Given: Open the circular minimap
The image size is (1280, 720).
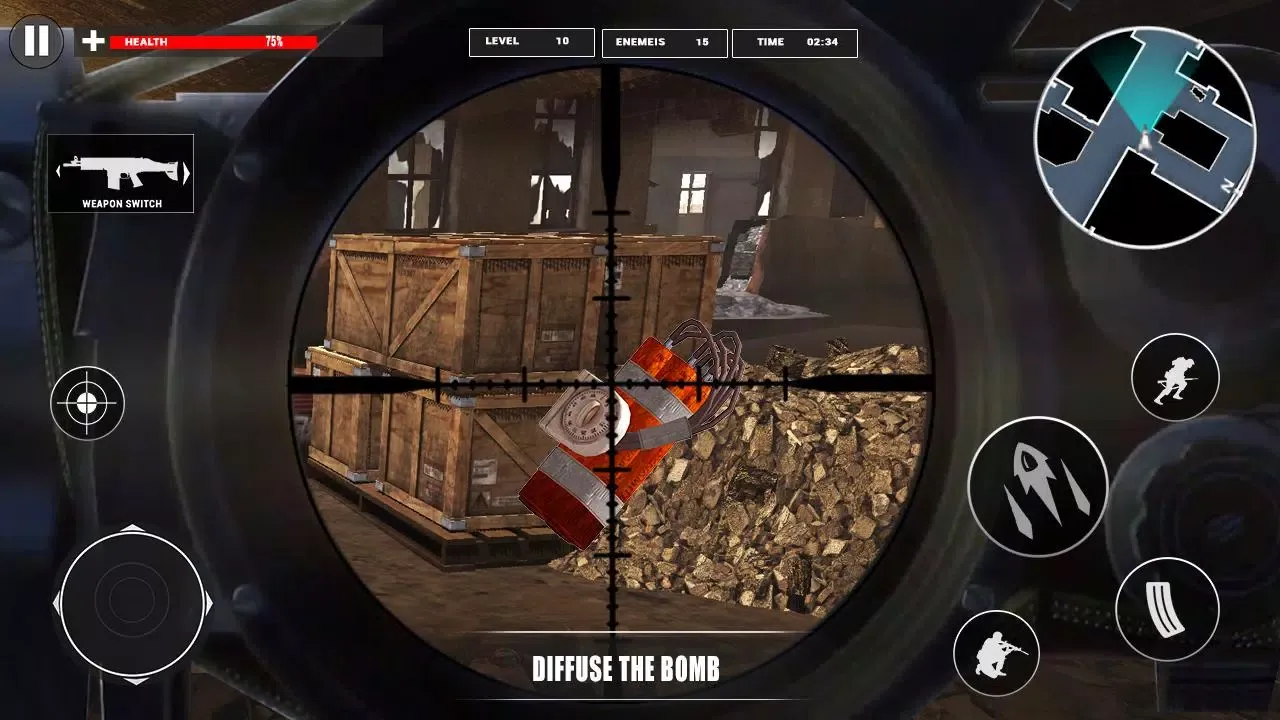Looking at the screenshot, I should coord(1145,137).
